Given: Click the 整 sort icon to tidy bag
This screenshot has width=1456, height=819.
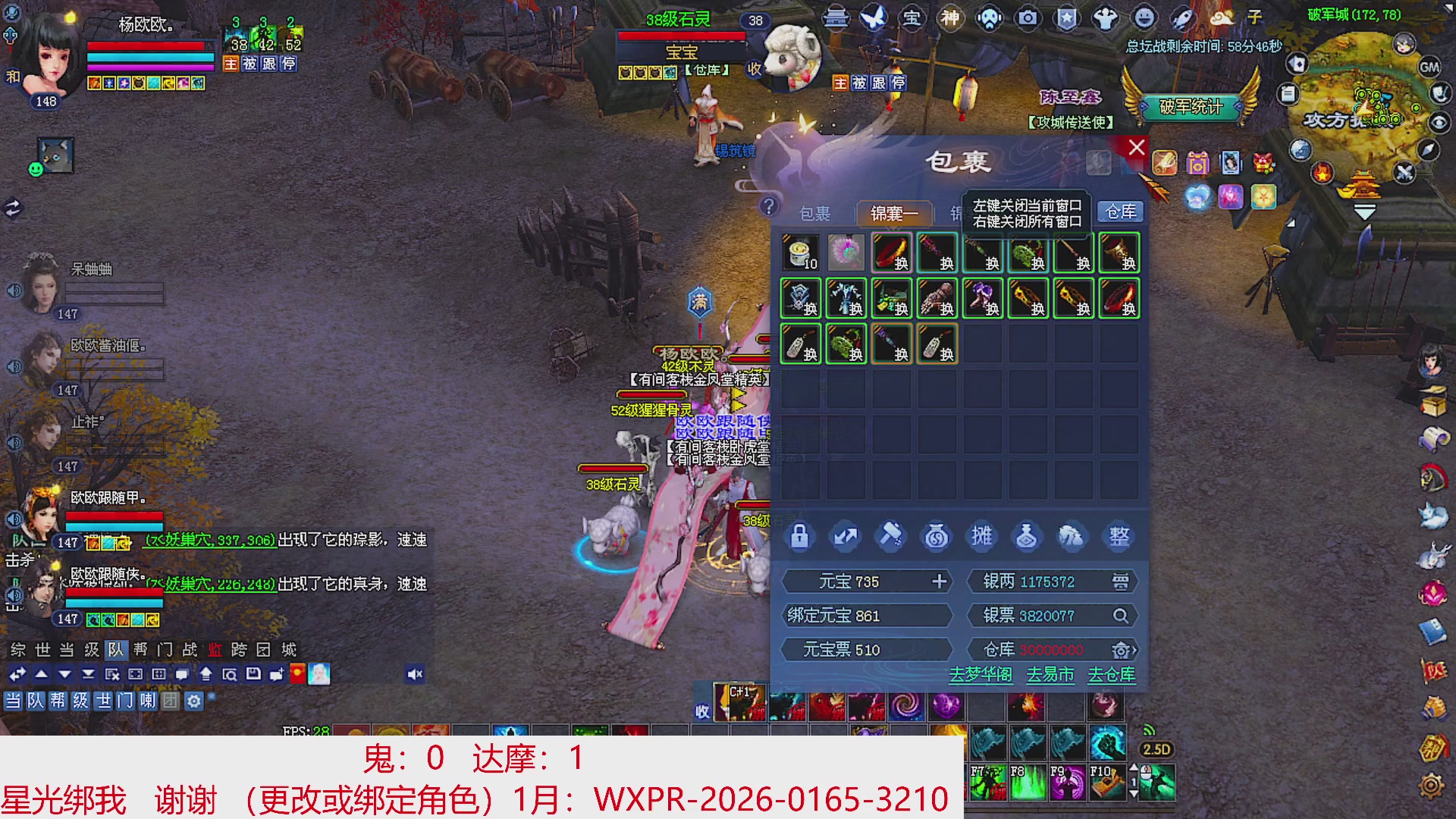Looking at the screenshot, I should (1121, 535).
